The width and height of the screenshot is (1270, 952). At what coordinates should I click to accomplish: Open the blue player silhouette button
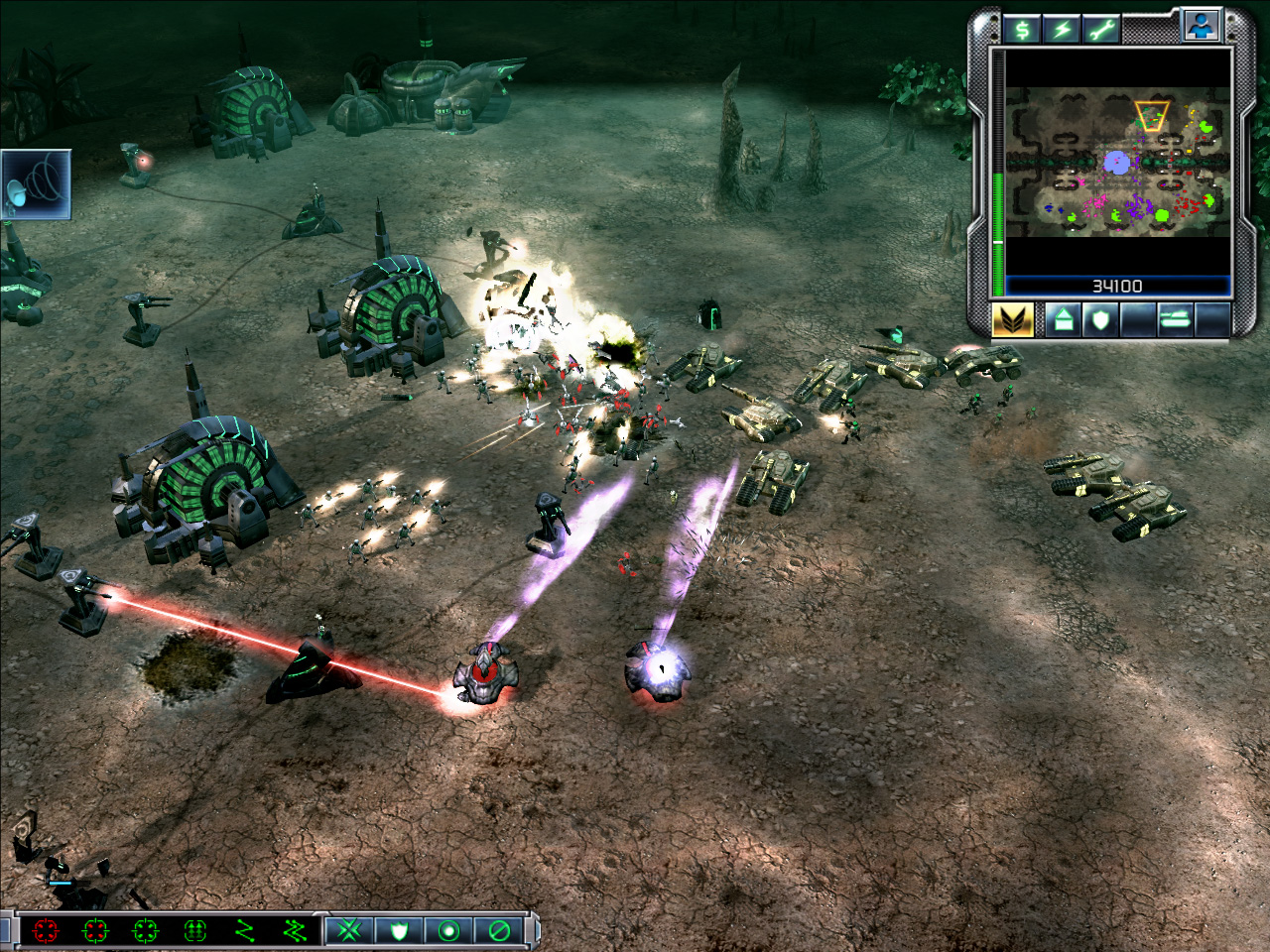click(x=1201, y=27)
